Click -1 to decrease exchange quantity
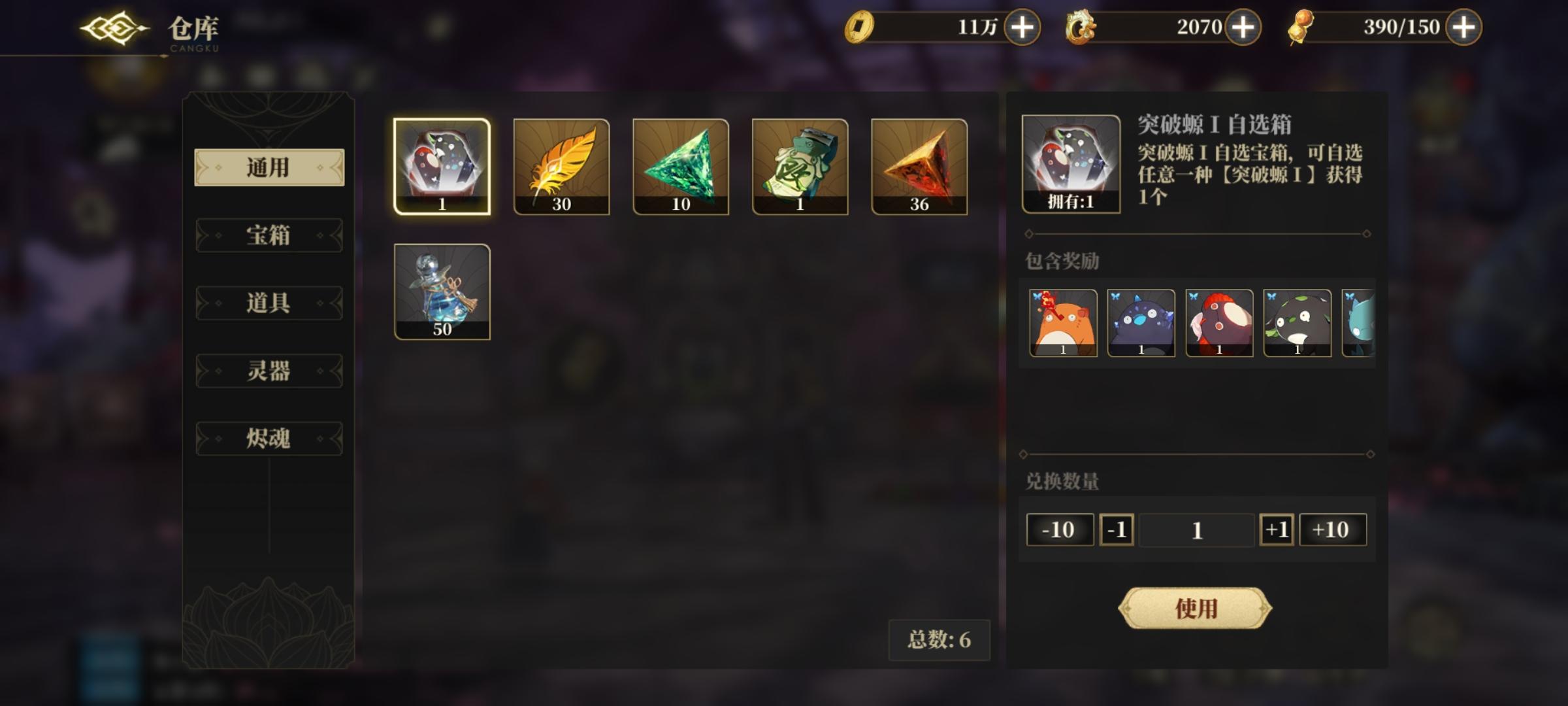1568x706 pixels. tap(1115, 530)
